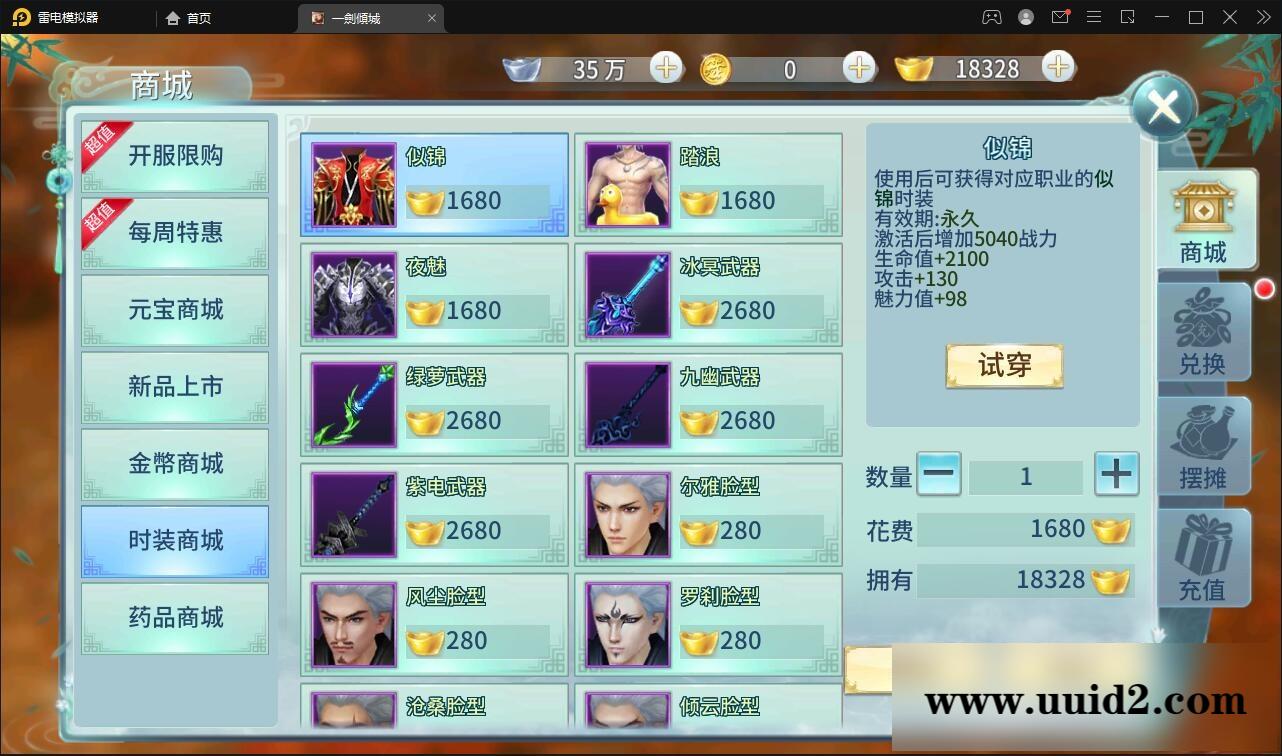Click the quantity input showing 1
This screenshot has width=1282, height=756.
(x=1027, y=477)
